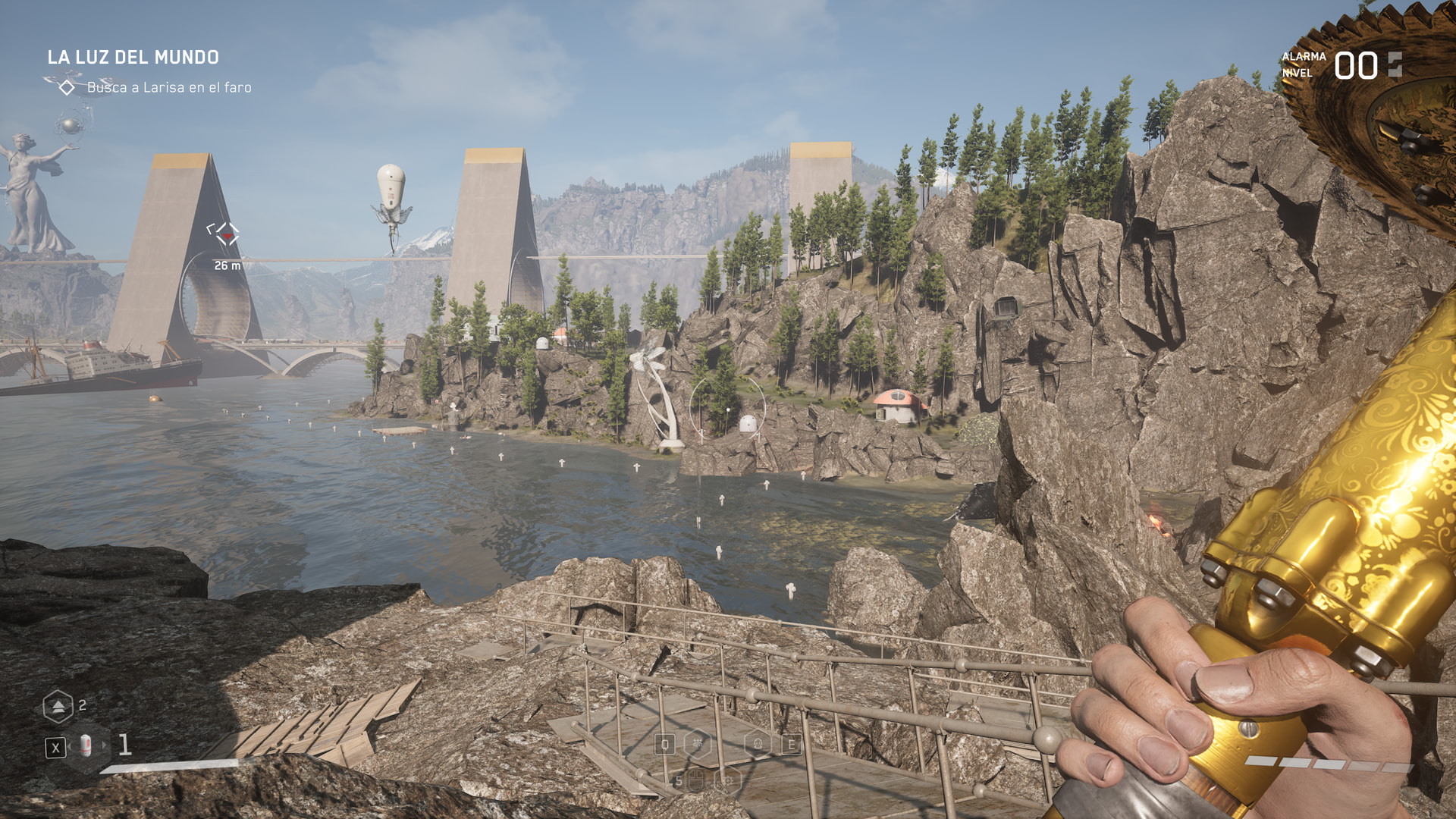The image size is (1456, 819).
Task: Cycle to the next consumable with the right arrow
Action: (105, 746)
